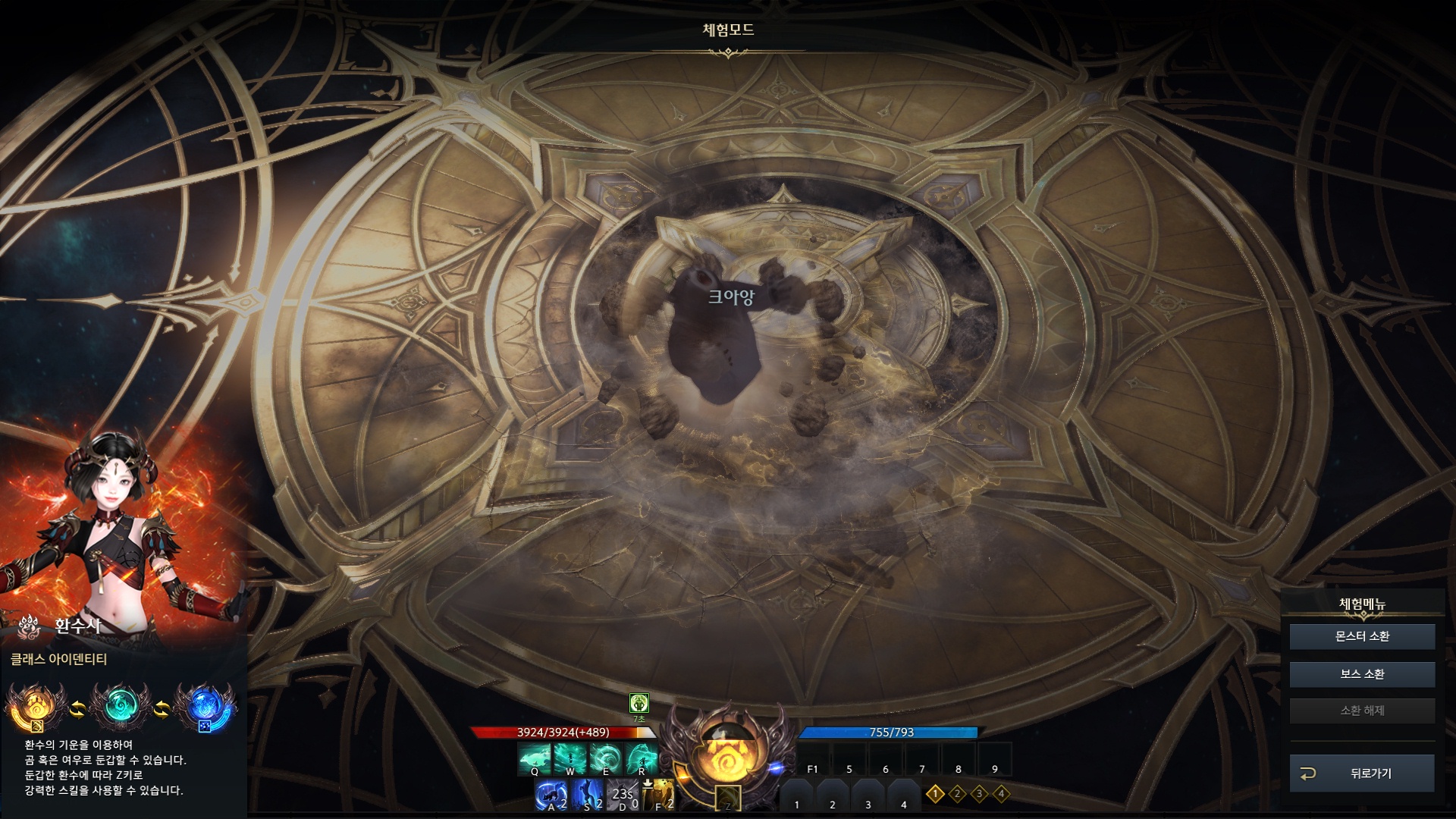The height and width of the screenshot is (819, 1456).
Task: Switch to skill preset diamond 2
Action: pos(957,794)
